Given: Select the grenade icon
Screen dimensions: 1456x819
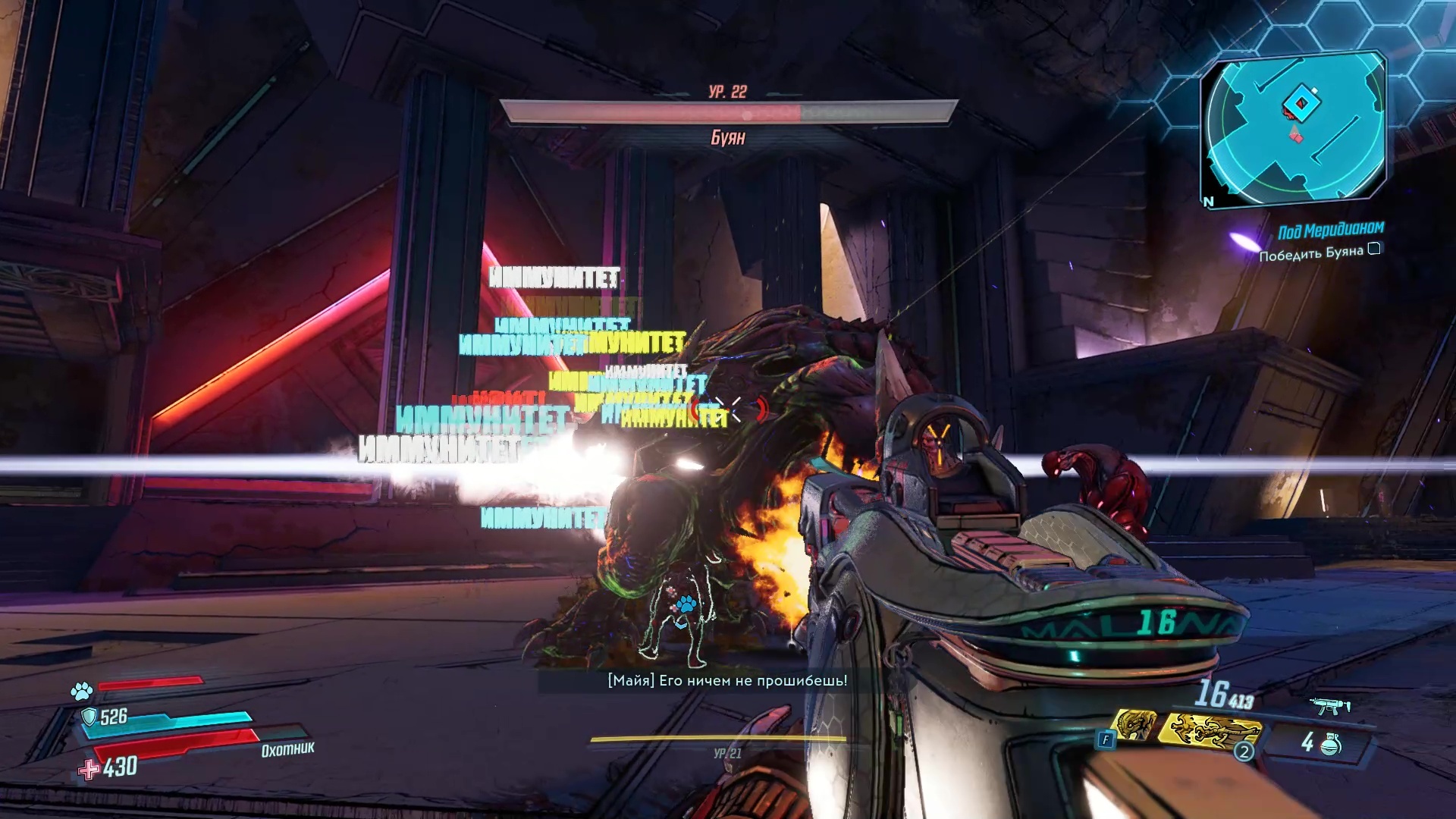Looking at the screenshot, I should (1330, 745).
